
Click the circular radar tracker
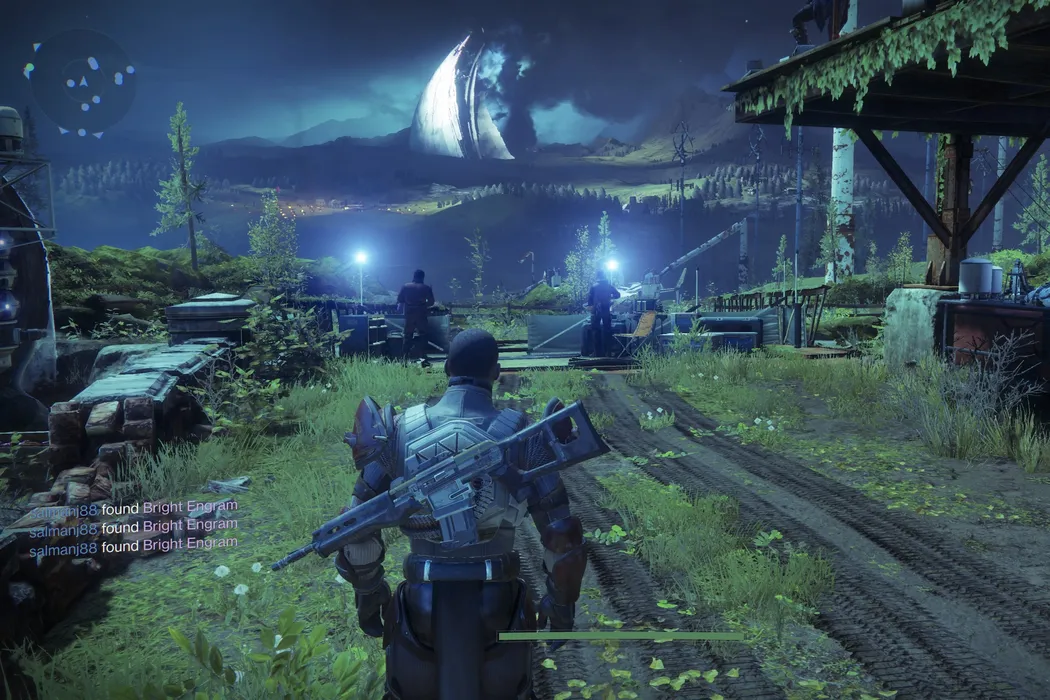[81, 82]
